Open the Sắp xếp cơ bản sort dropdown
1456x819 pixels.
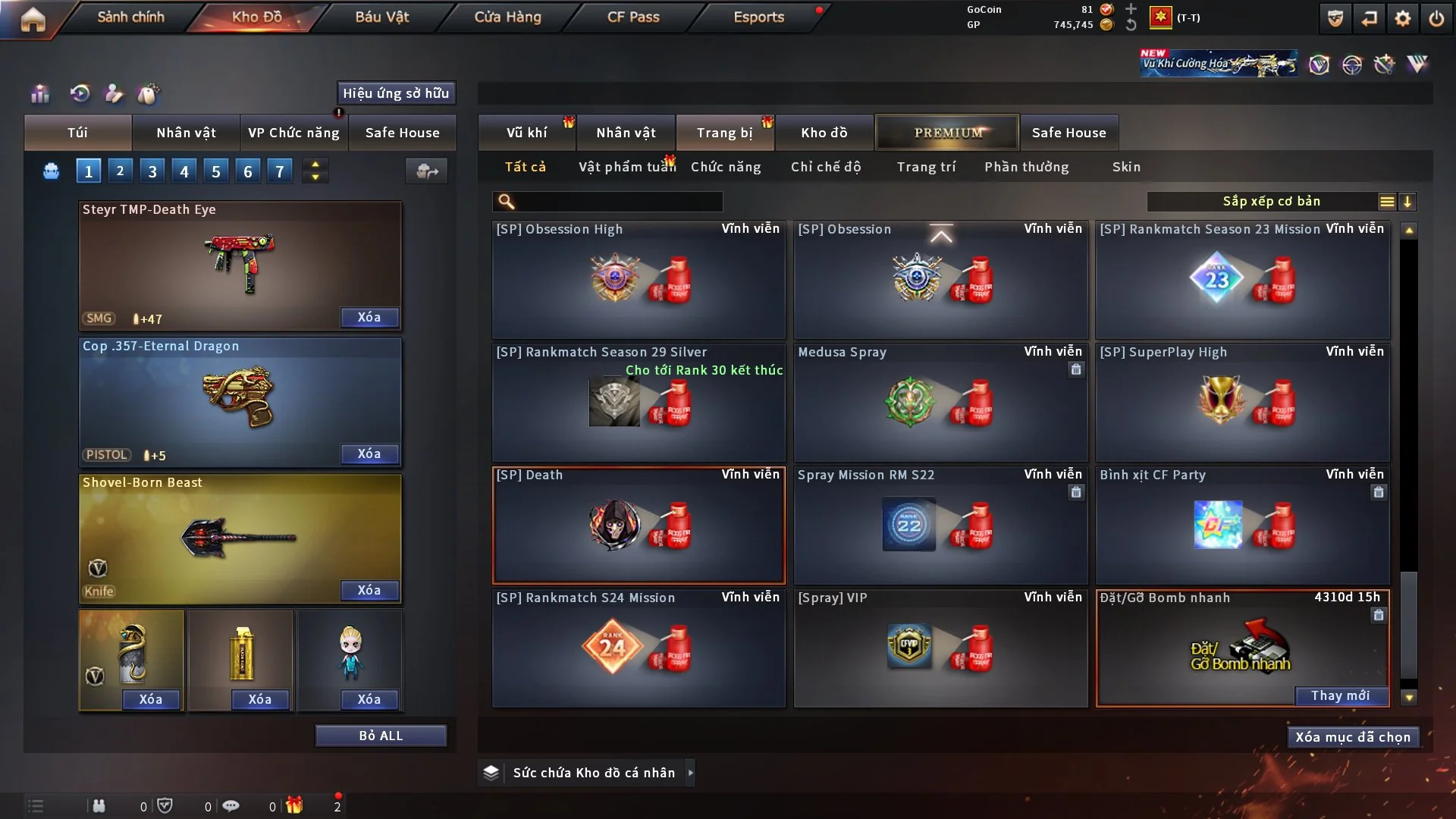click(1271, 202)
